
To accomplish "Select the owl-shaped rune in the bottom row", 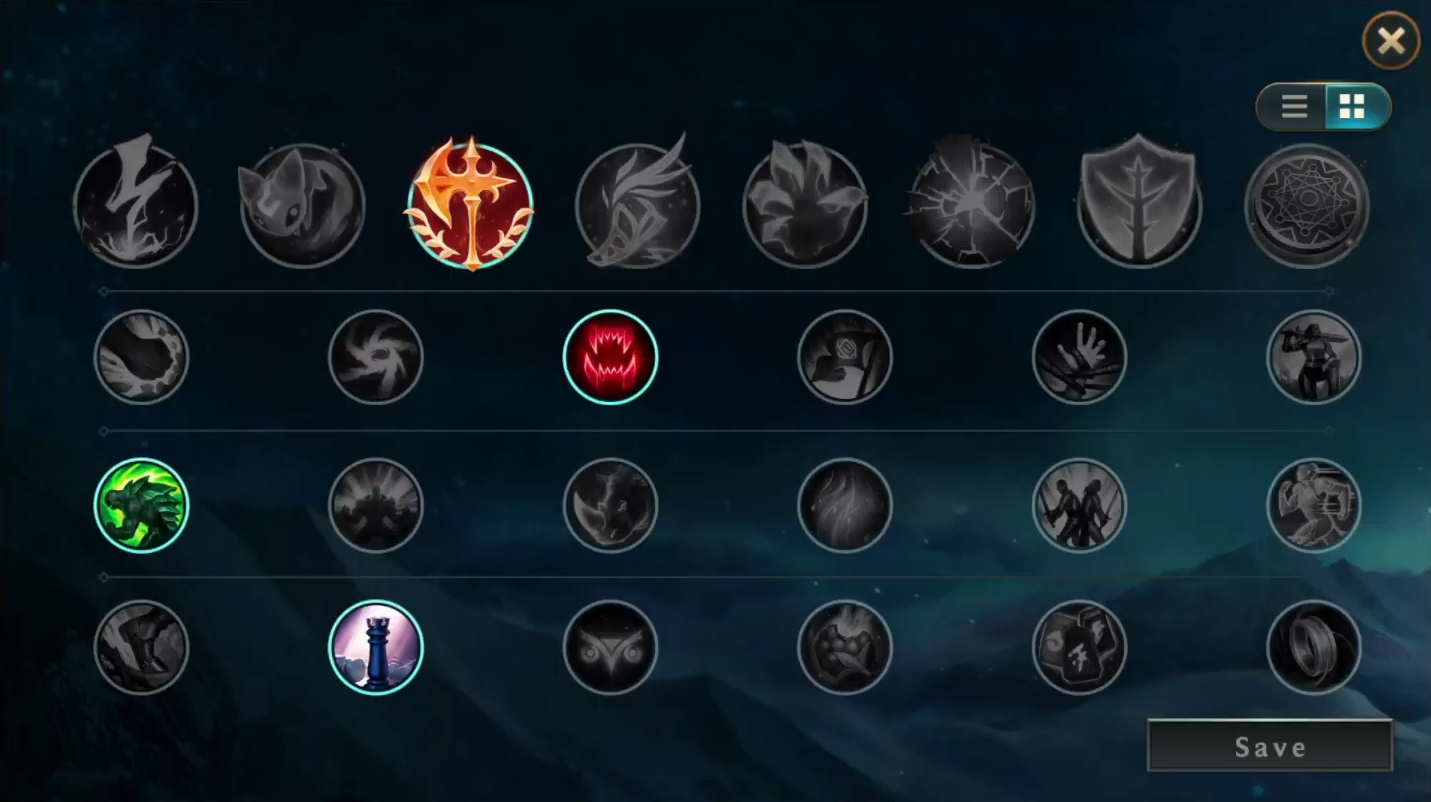I will [x=610, y=647].
